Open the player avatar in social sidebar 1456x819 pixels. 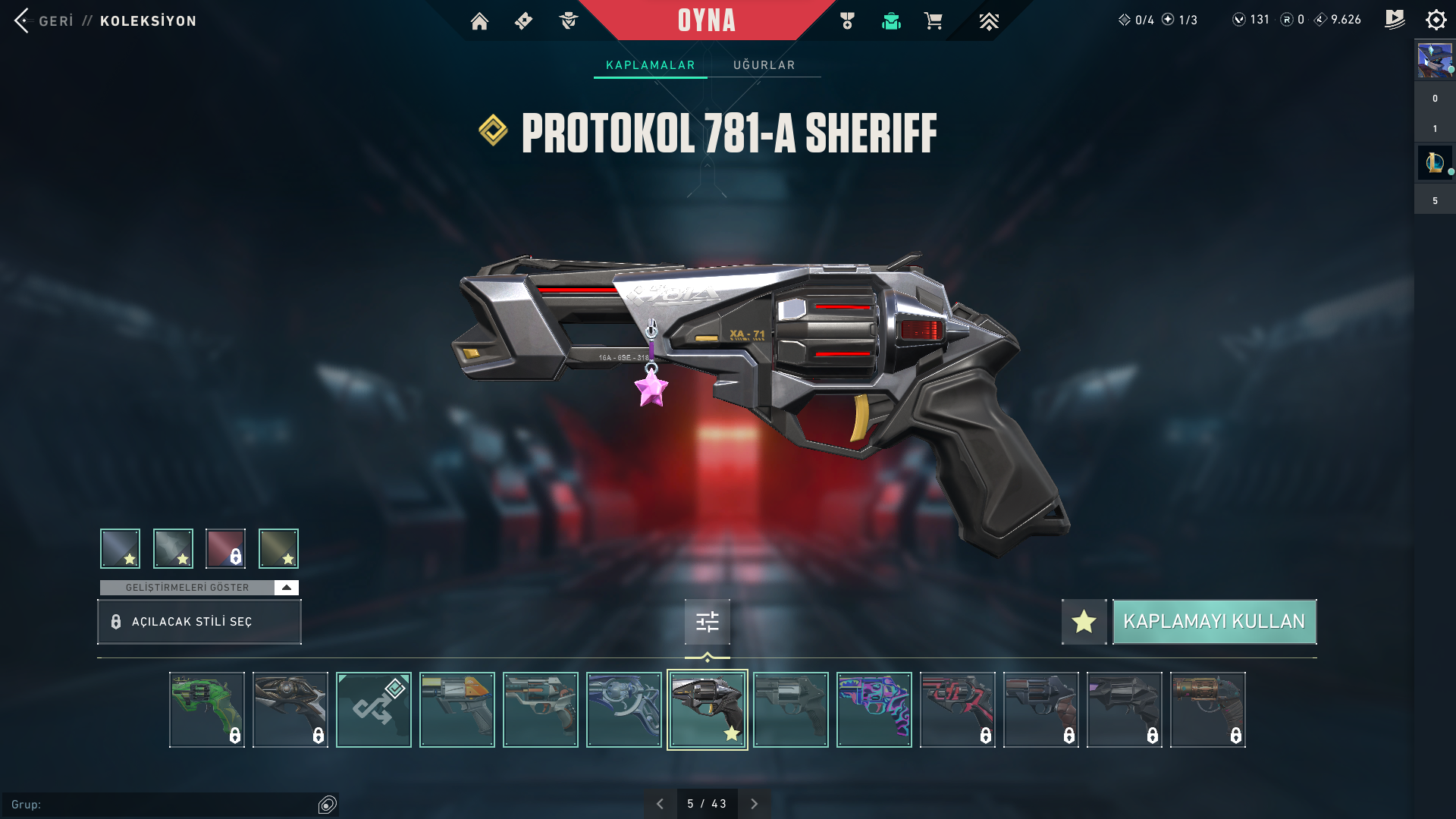pyautogui.click(x=1435, y=61)
